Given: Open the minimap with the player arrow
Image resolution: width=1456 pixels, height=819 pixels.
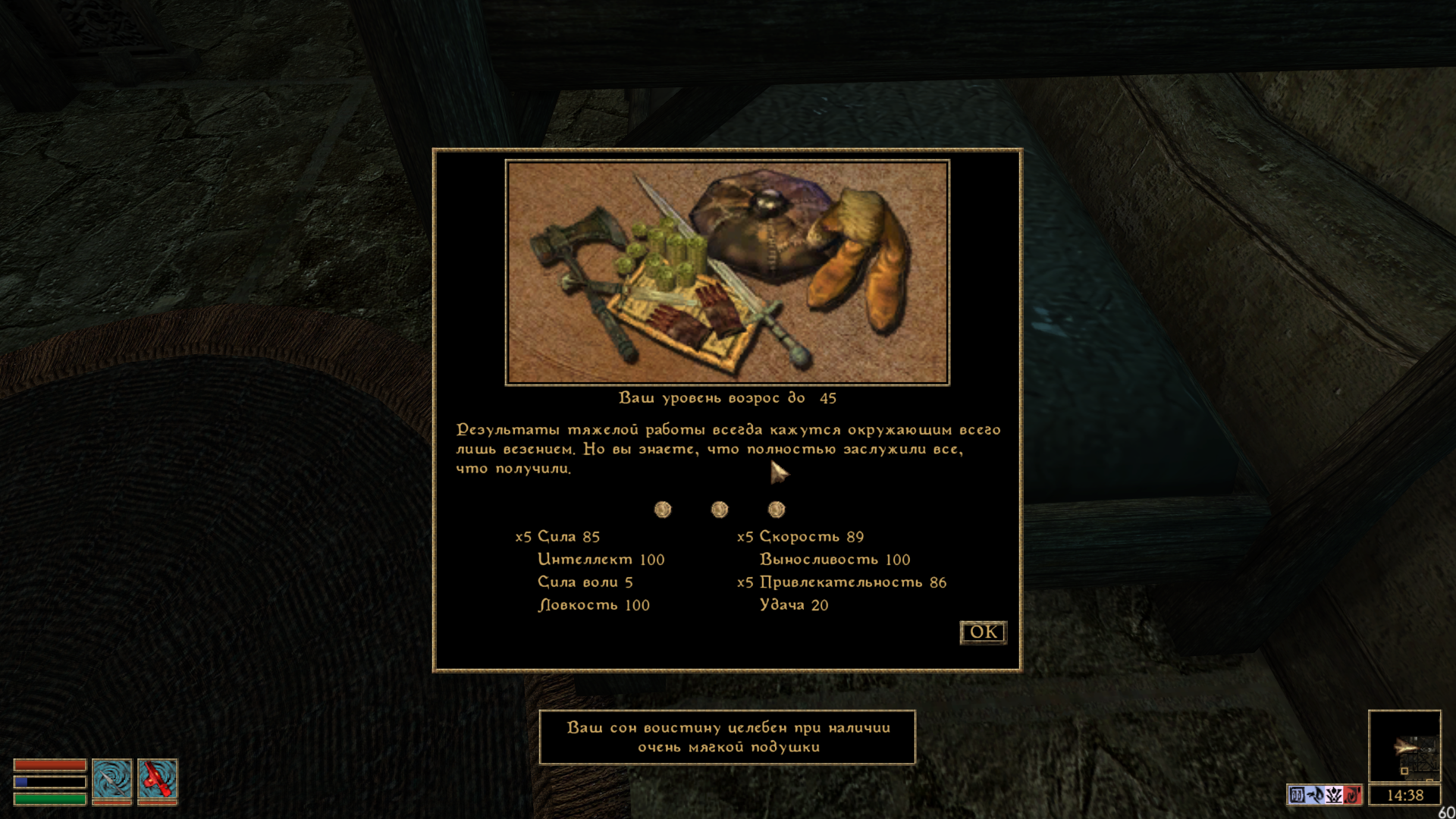Looking at the screenshot, I should 1404,745.
